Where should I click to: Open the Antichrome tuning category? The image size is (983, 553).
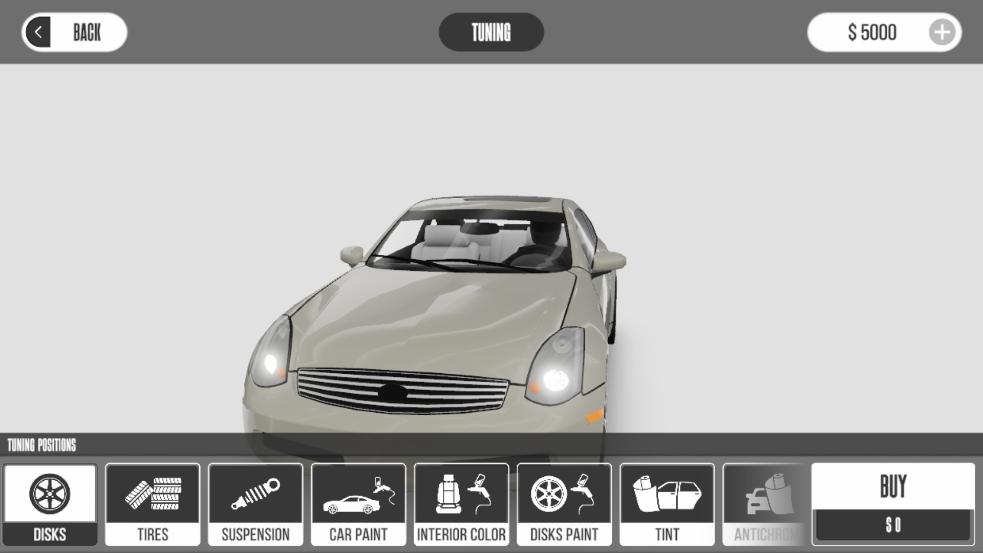[765, 504]
